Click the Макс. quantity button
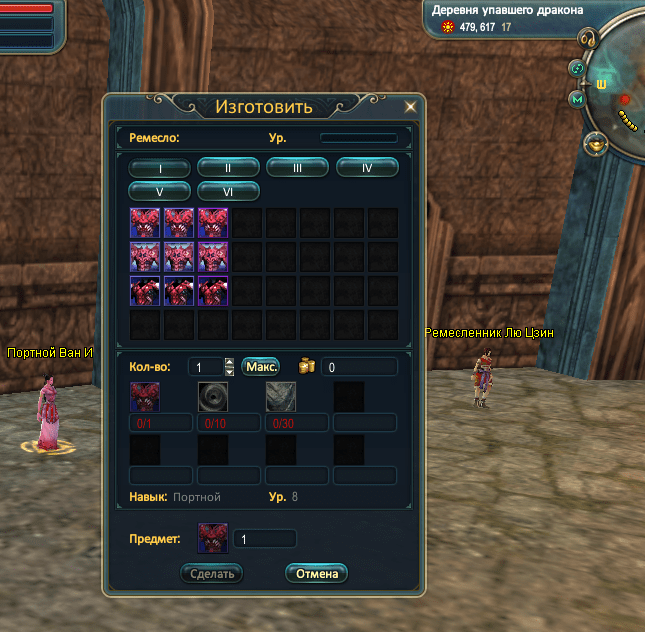The width and height of the screenshot is (645, 632). (x=261, y=367)
